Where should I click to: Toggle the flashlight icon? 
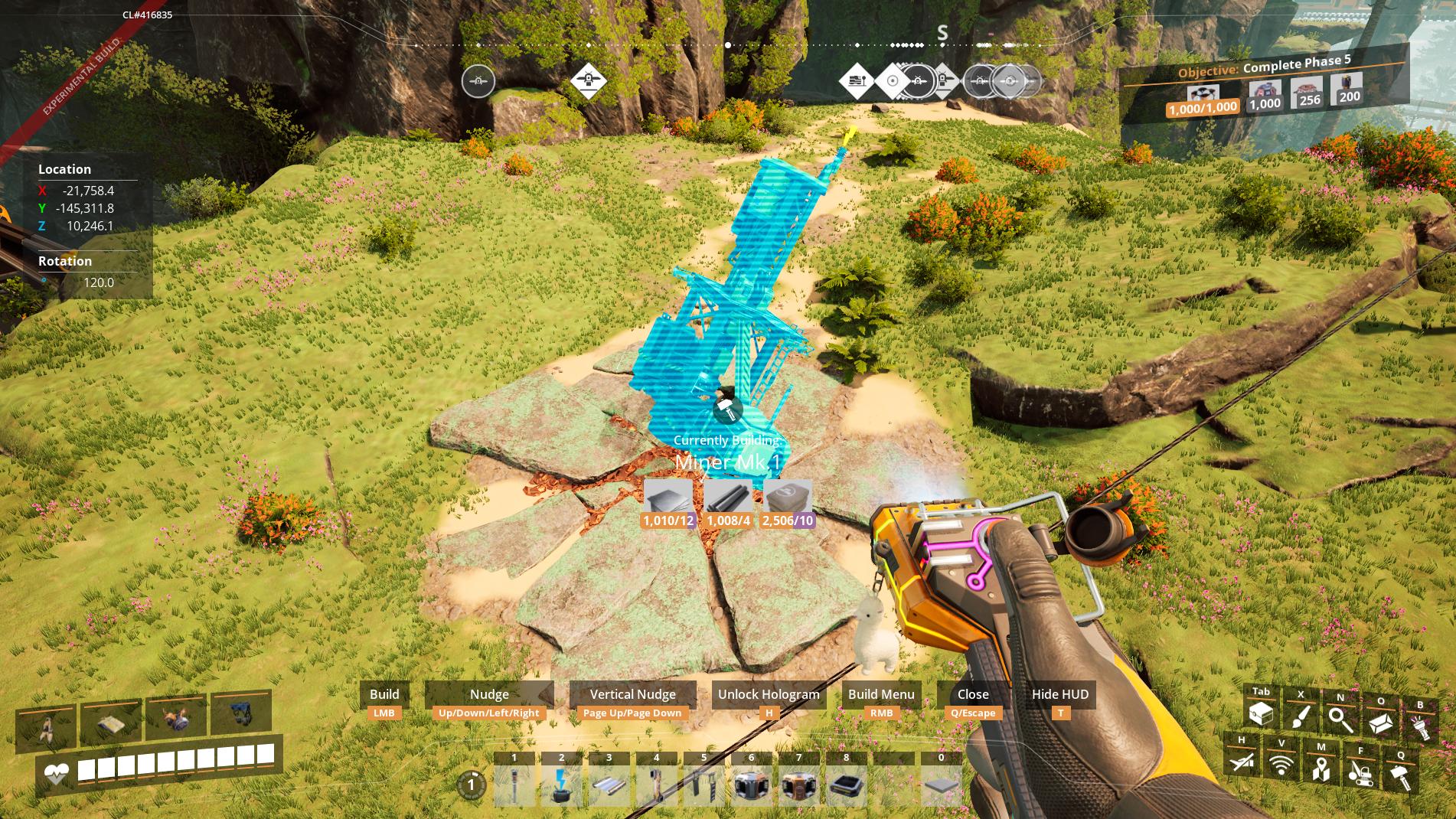[1421, 726]
